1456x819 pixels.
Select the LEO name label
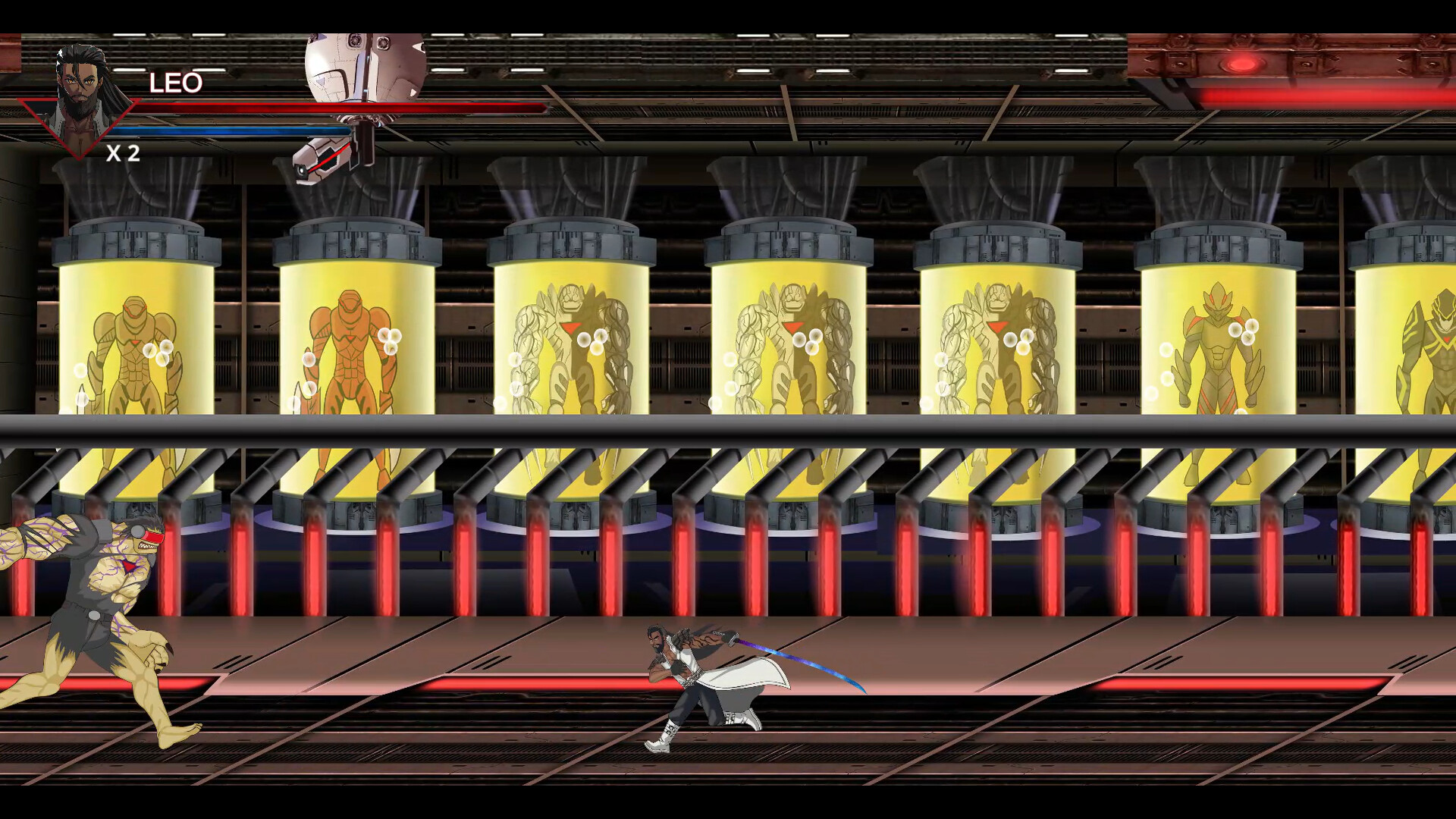[x=174, y=83]
